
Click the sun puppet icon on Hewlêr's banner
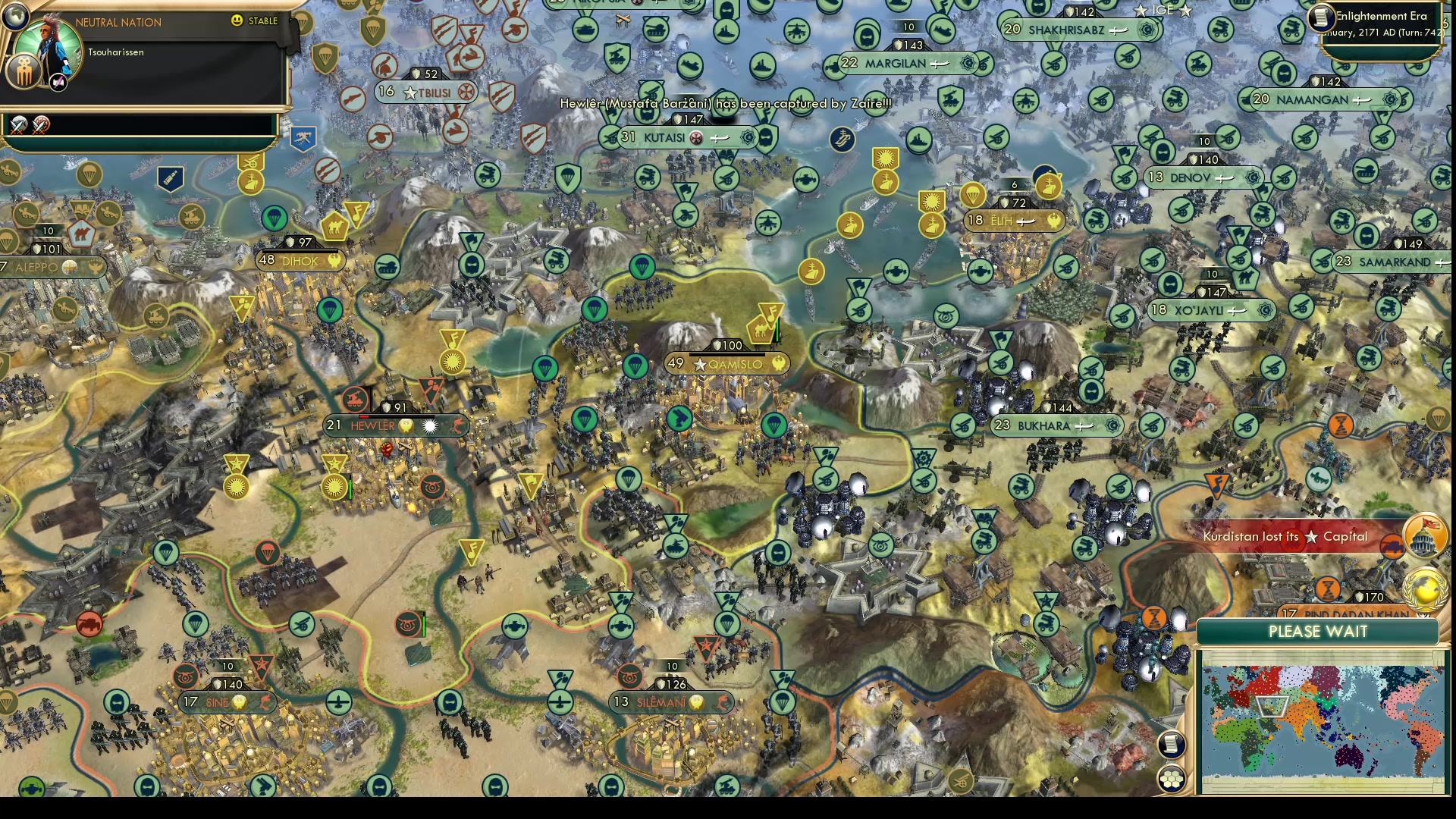click(429, 425)
